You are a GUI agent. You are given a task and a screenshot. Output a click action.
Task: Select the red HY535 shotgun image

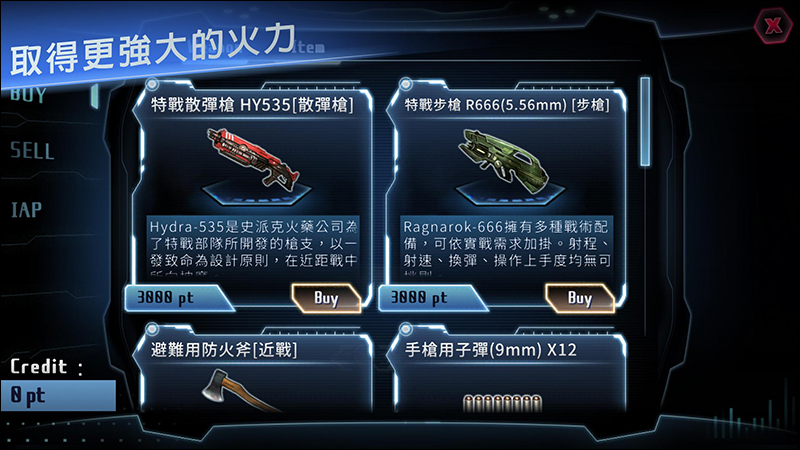coord(254,160)
